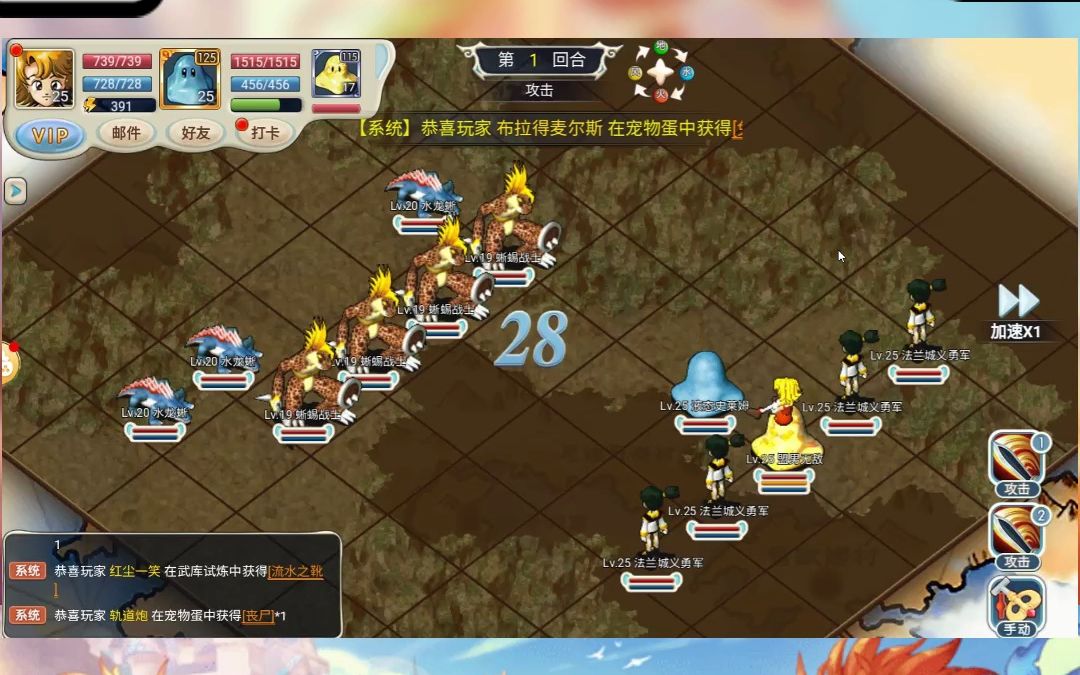Toggle the 加速X1 battle speed
Image resolution: width=1080 pixels, height=675 pixels.
[1017, 310]
